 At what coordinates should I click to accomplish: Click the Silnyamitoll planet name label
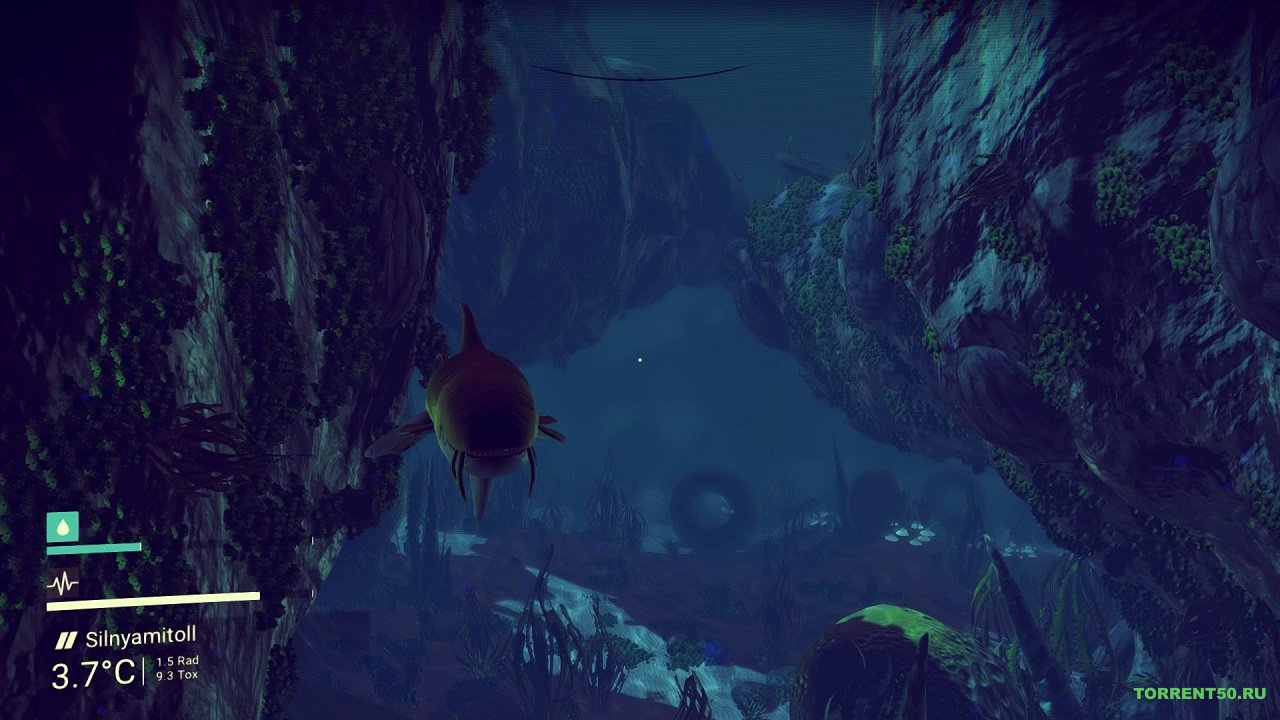pos(140,637)
